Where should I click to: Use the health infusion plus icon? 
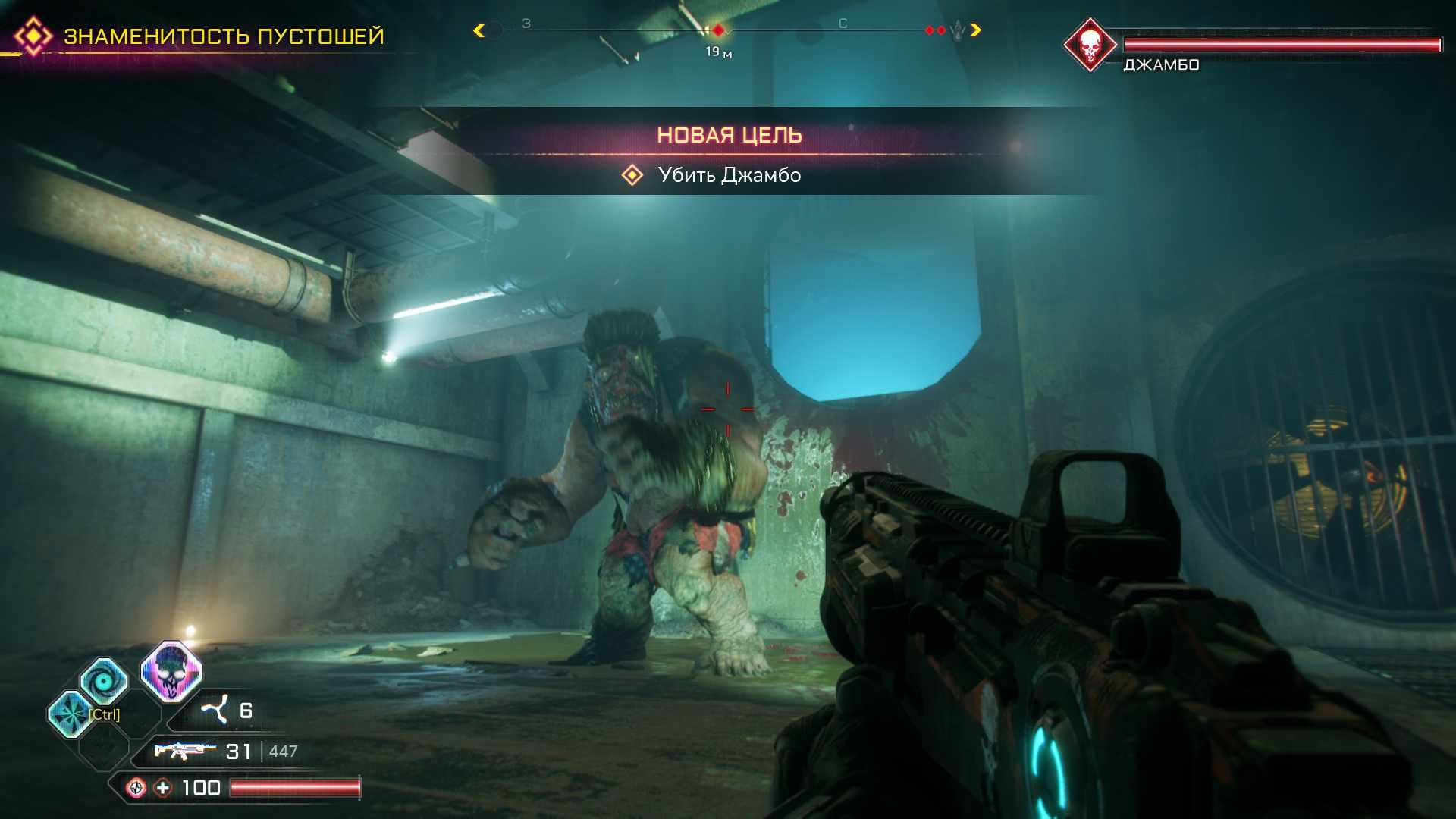[x=163, y=788]
